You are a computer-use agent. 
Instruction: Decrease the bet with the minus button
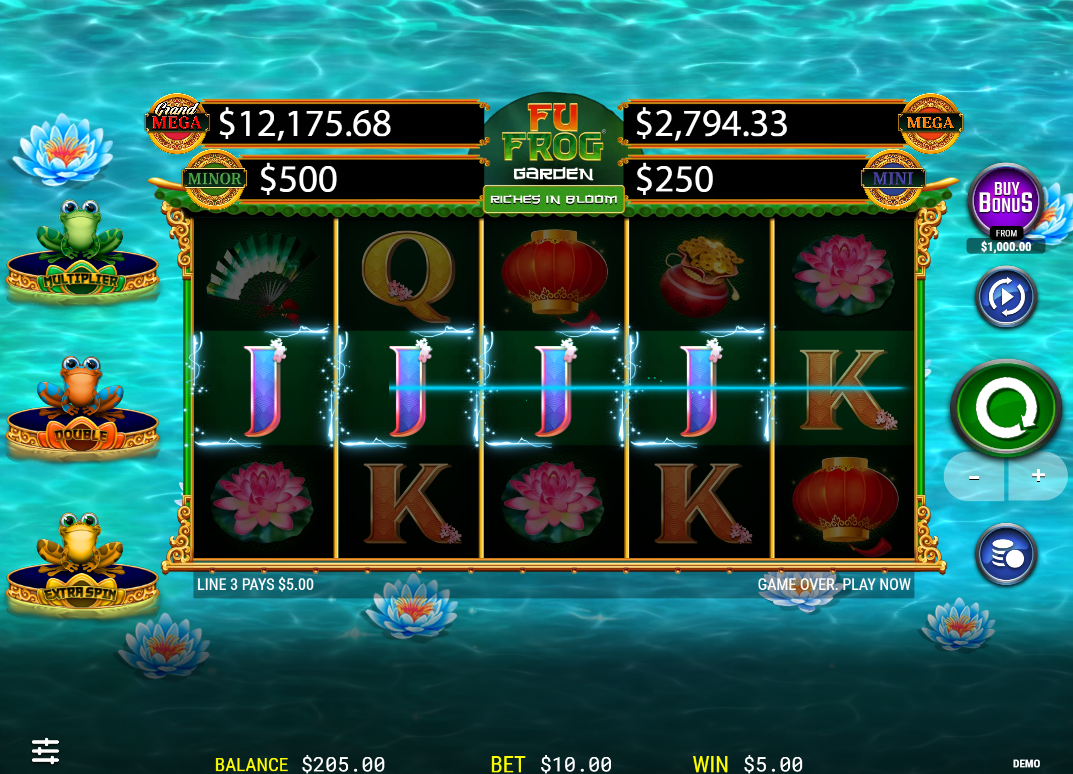975,477
